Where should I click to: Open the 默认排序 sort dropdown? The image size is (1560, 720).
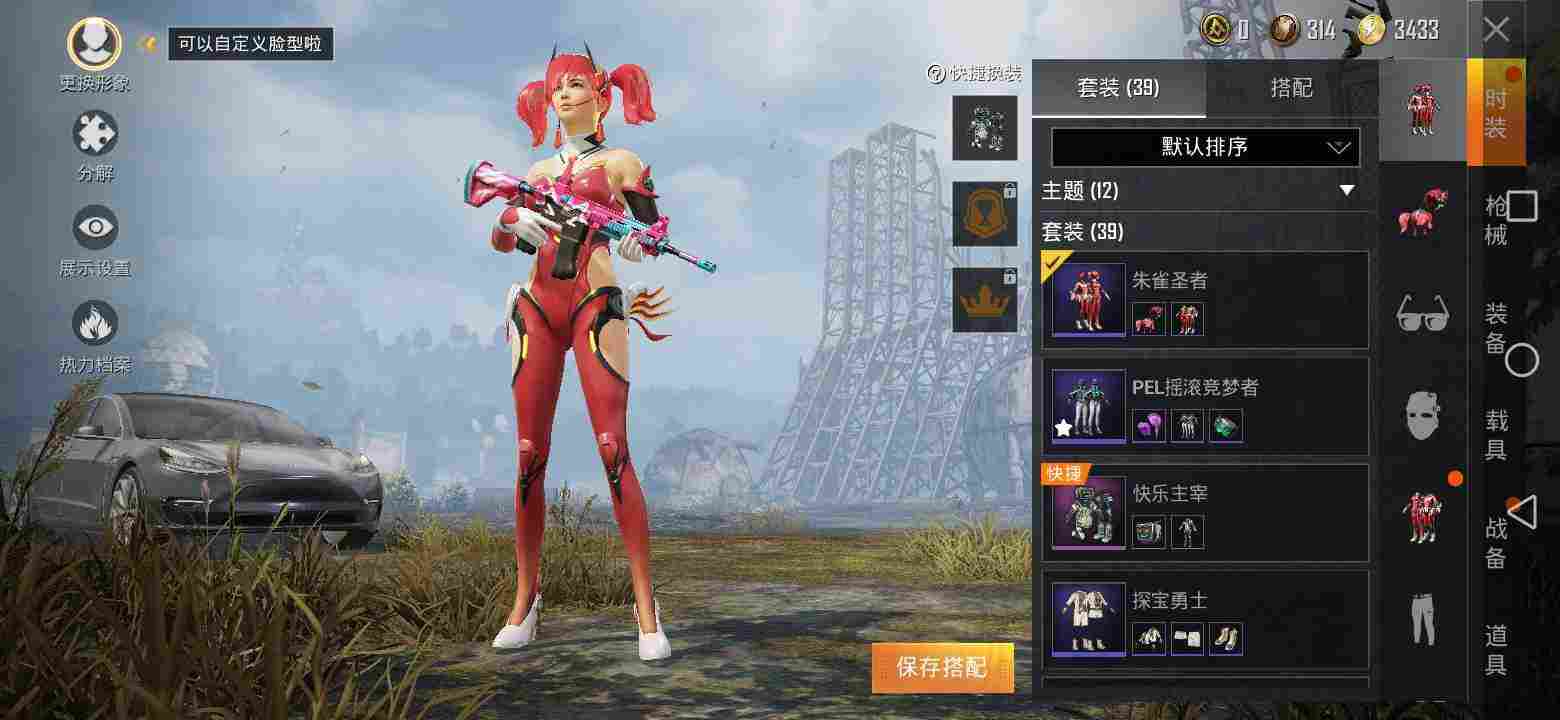(1203, 147)
